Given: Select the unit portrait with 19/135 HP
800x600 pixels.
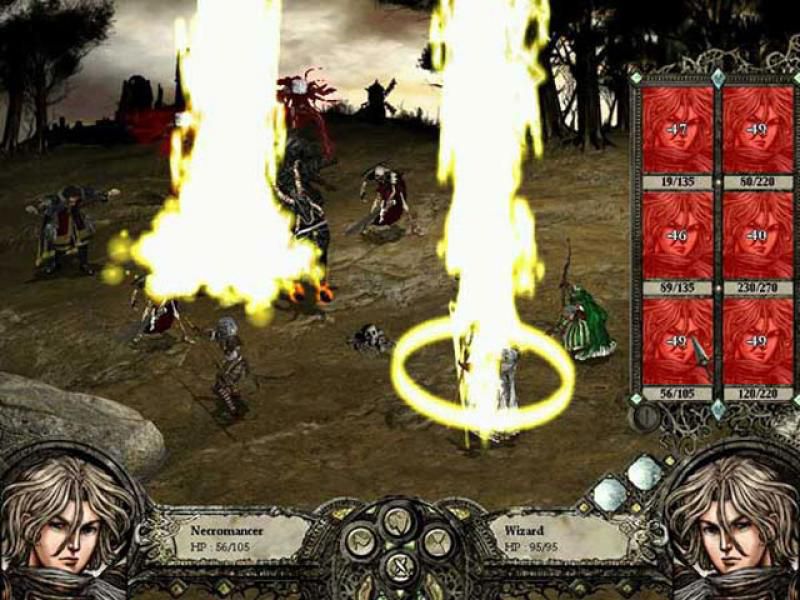Looking at the screenshot, I should click(x=677, y=130).
